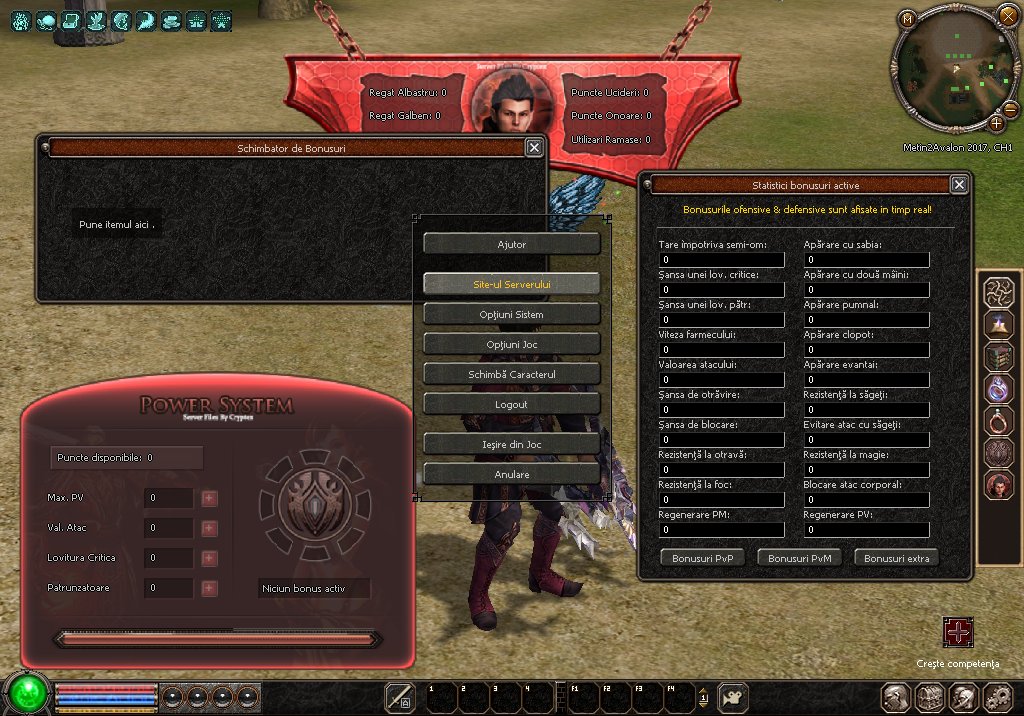This screenshot has height=716, width=1024.
Task: Open Opțiuni Joc settings
Action: pyautogui.click(x=511, y=344)
